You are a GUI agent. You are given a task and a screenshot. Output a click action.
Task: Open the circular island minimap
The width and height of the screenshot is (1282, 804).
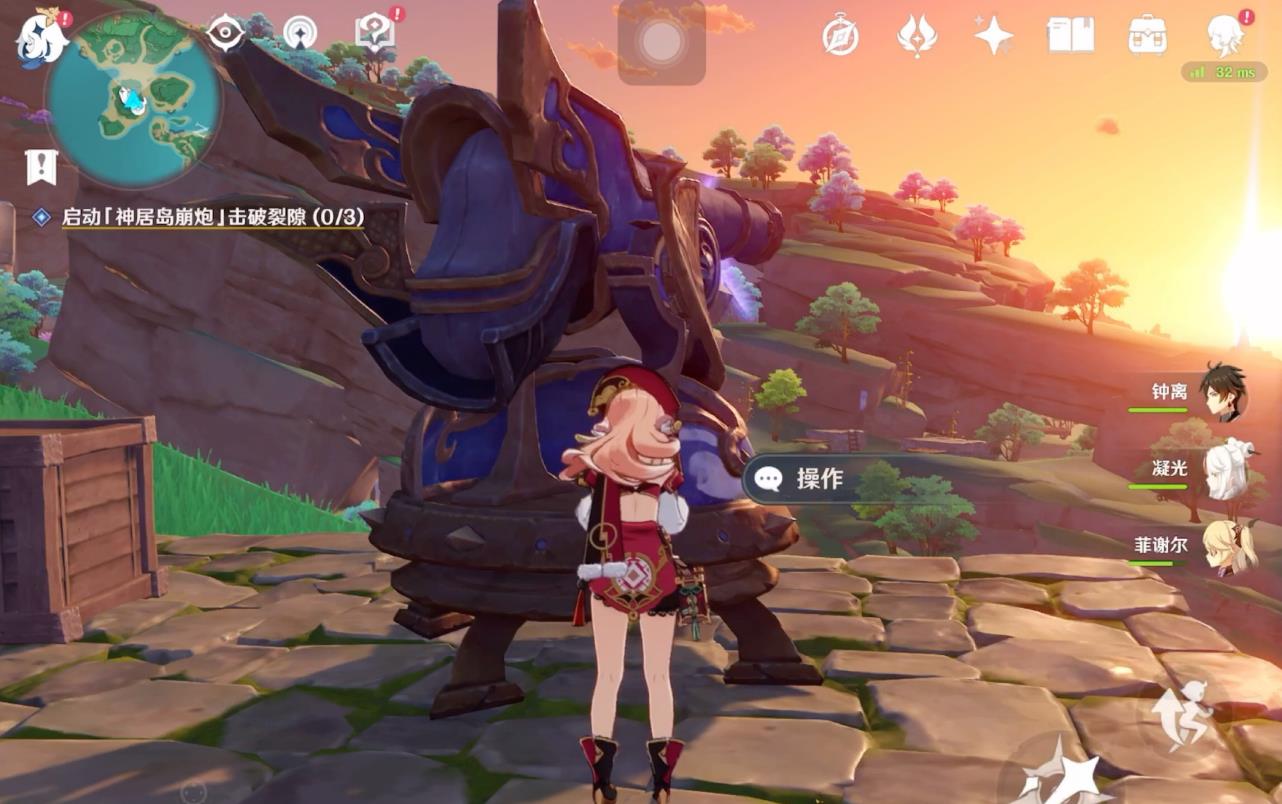click(133, 99)
